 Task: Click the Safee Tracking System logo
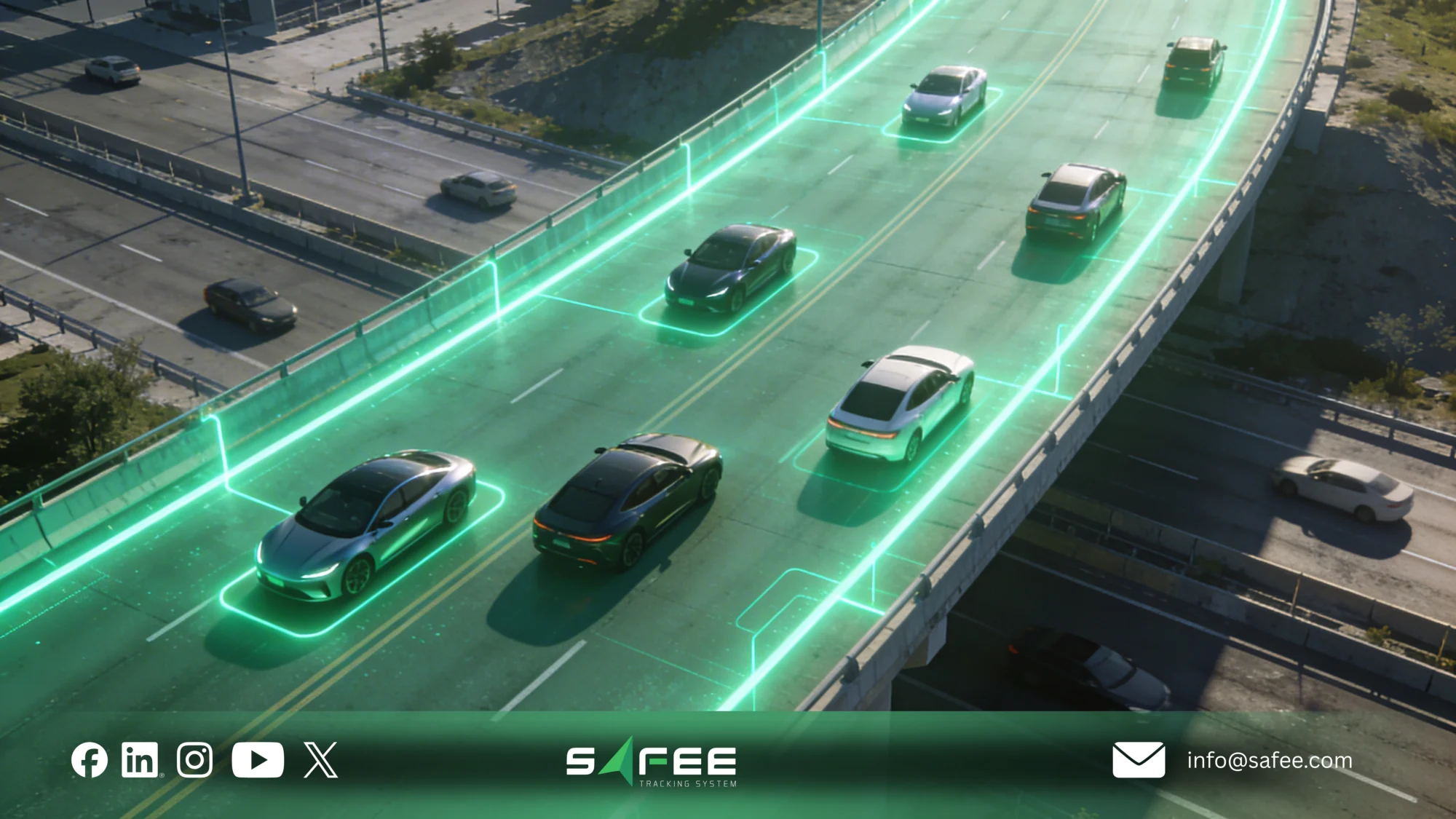[652, 764]
